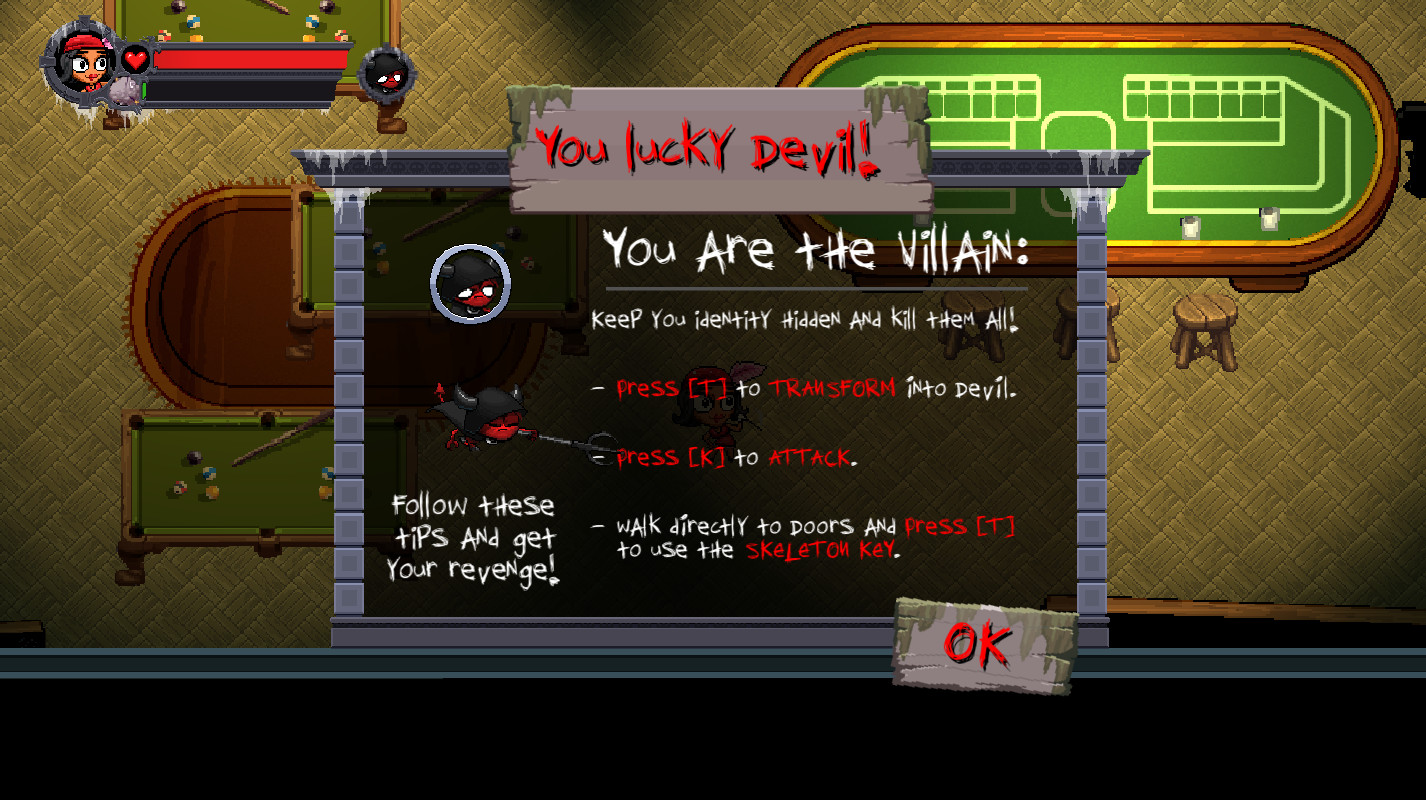This screenshot has height=800, width=1426.
Task: Select the heart icon next to the portrait
Action: pos(135,58)
